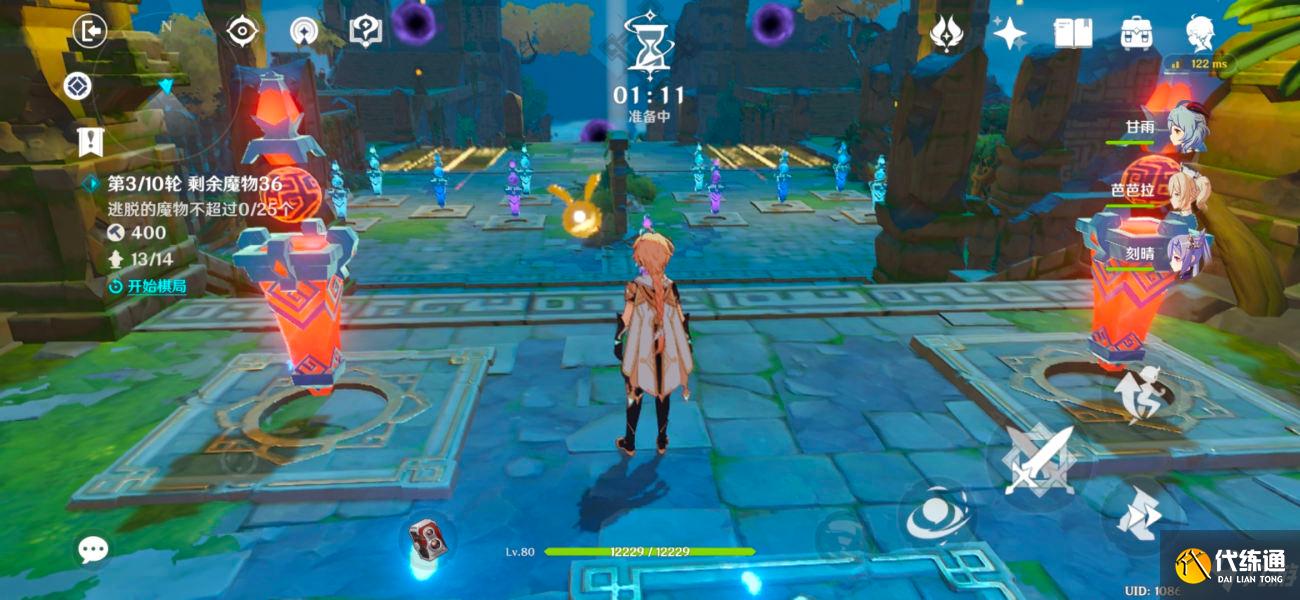
Task: Click the target crosshair icon at top
Action: pos(242,32)
